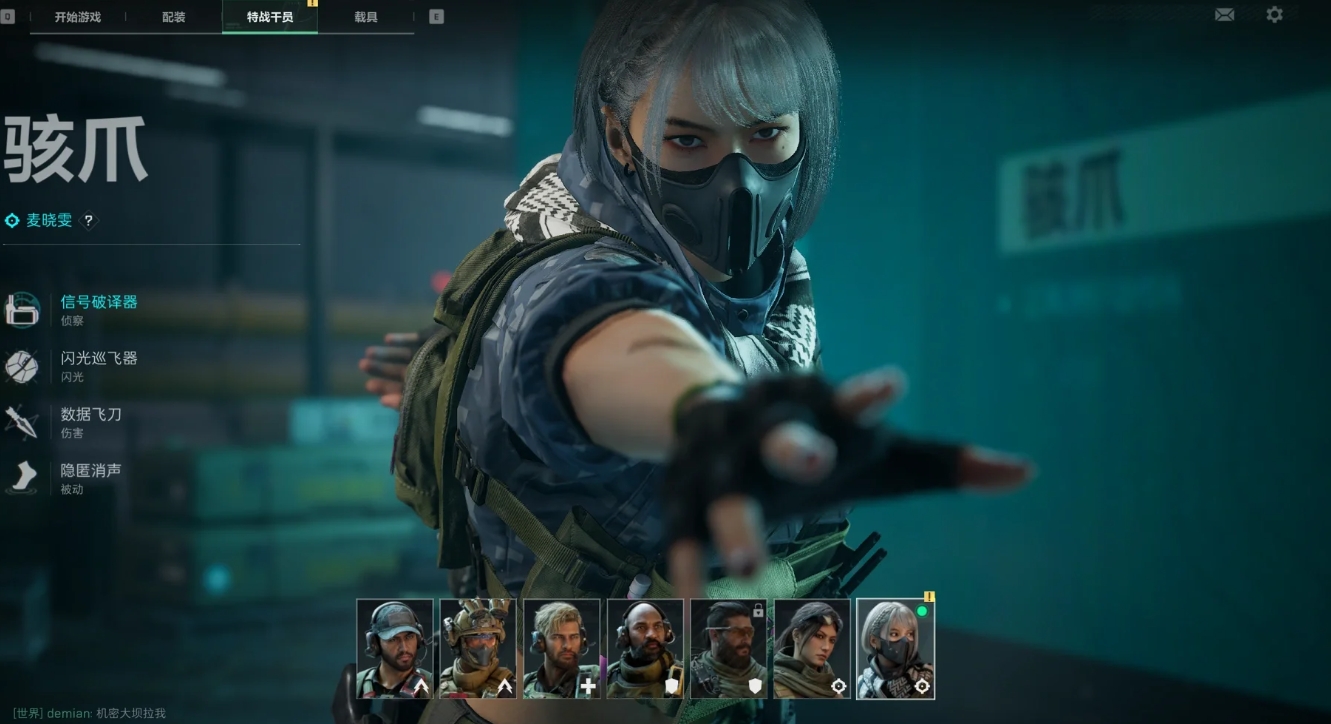This screenshot has width=1331, height=724.
Task: Choose the dark-haired female recon operator
Action: 812,648
